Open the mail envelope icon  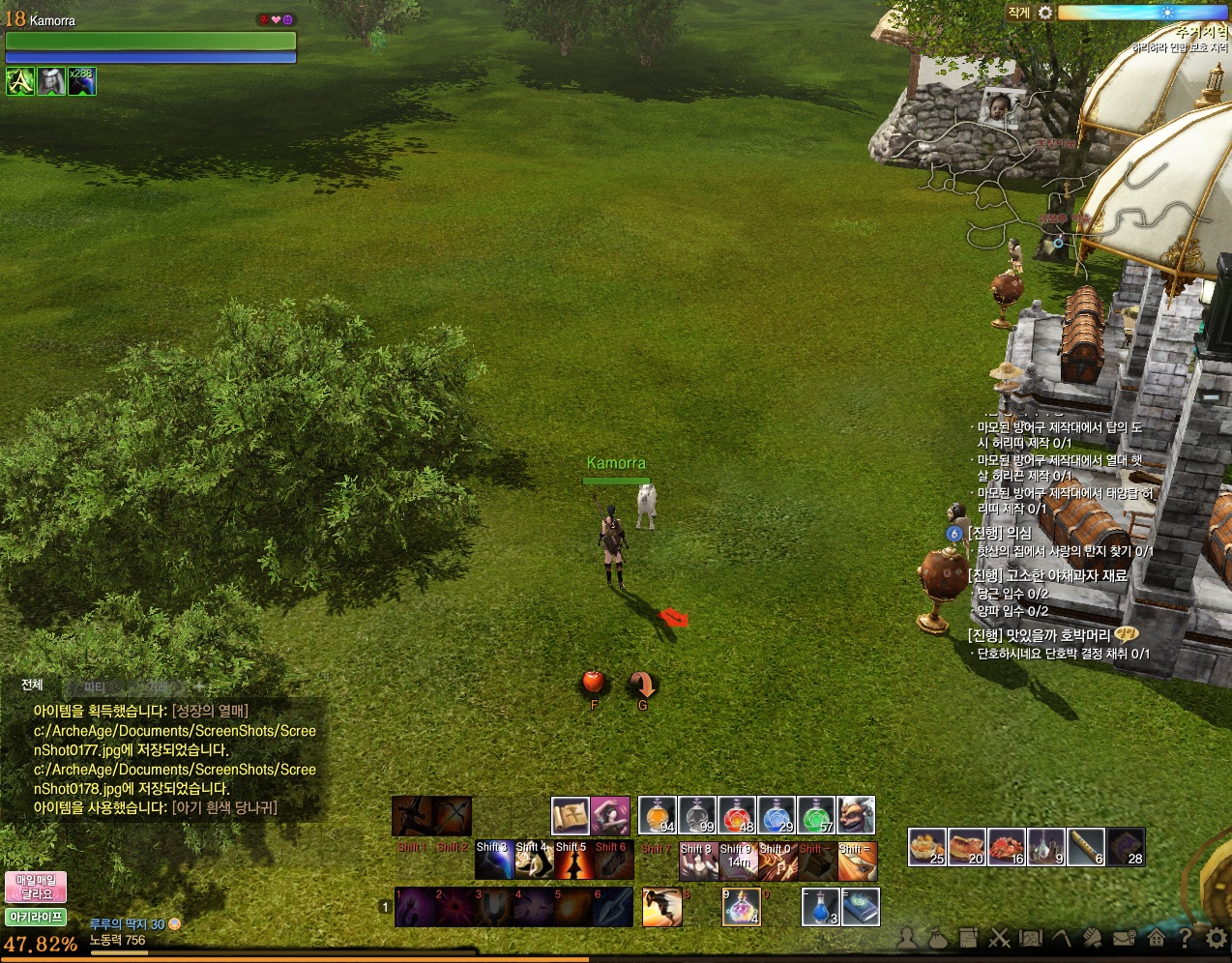coord(1124,937)
